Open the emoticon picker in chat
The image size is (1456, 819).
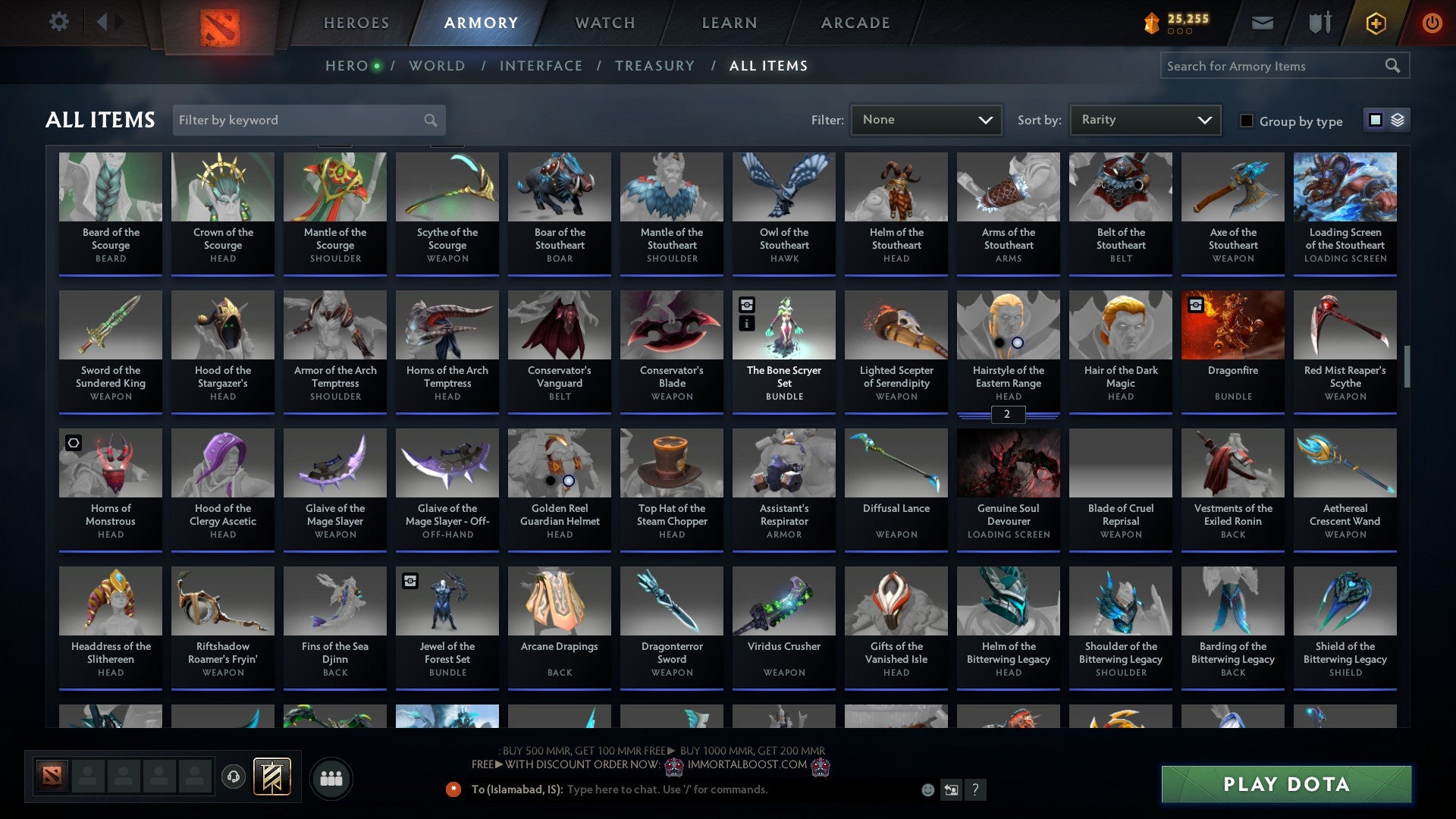coord(927,789)
